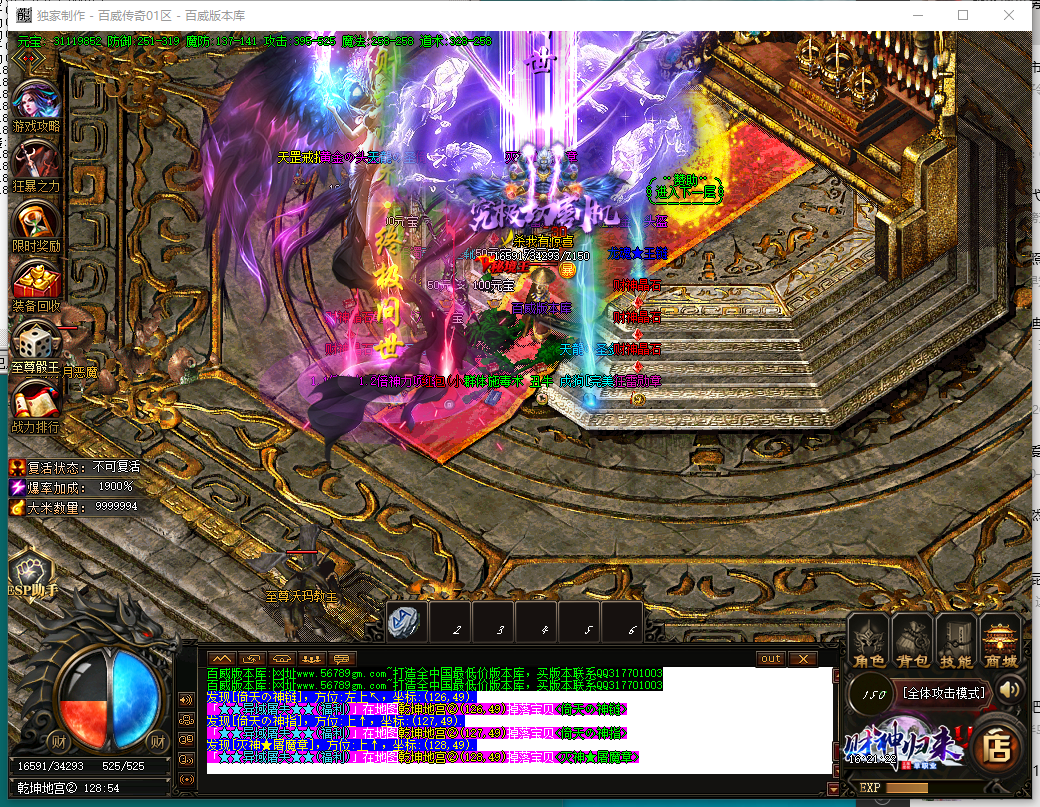This screenshot has height=807, width=1040.
Task: Open the 商城 shop mall
Action: click(x=1000, y=640)
